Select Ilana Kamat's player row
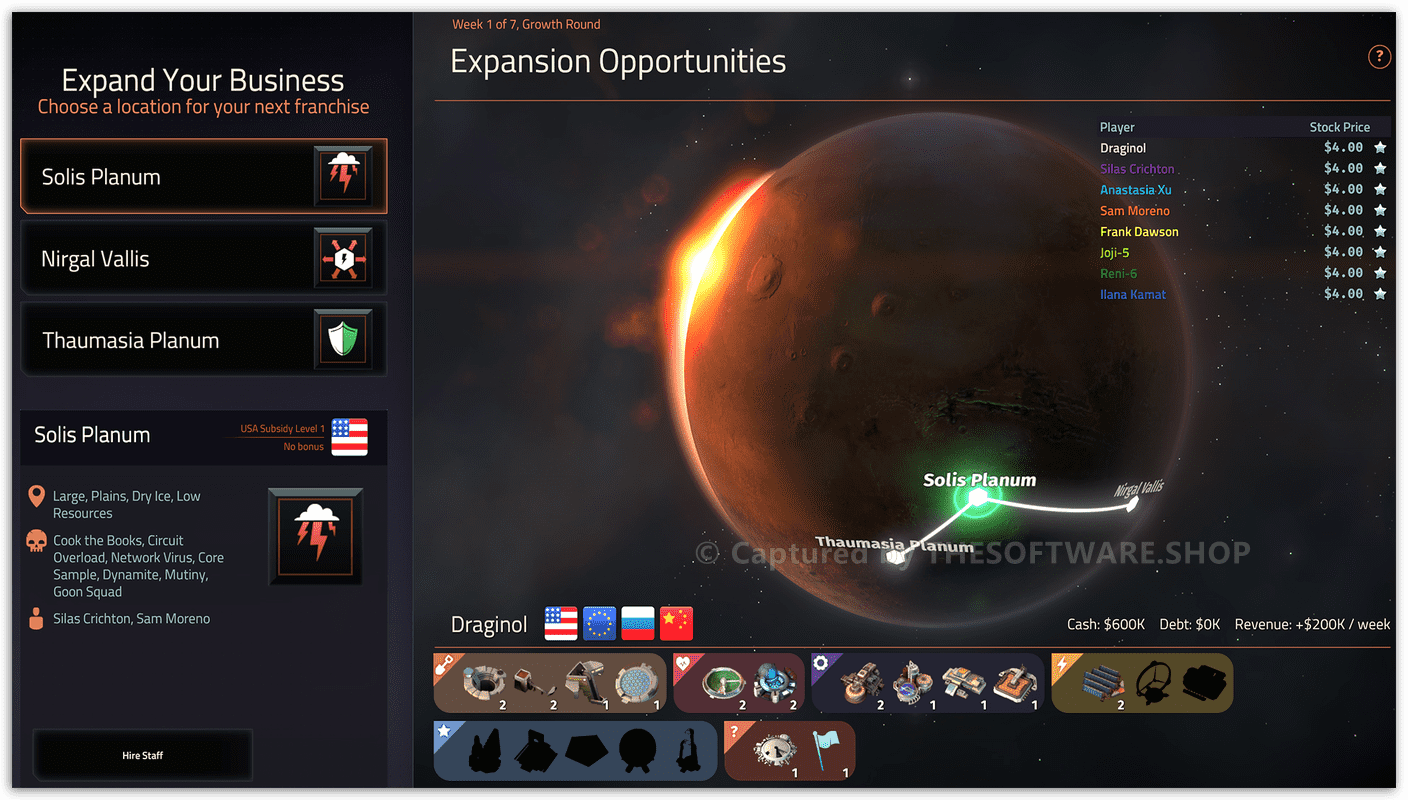The height and width of the screenshot is (800, 1408). point(1133,295)
